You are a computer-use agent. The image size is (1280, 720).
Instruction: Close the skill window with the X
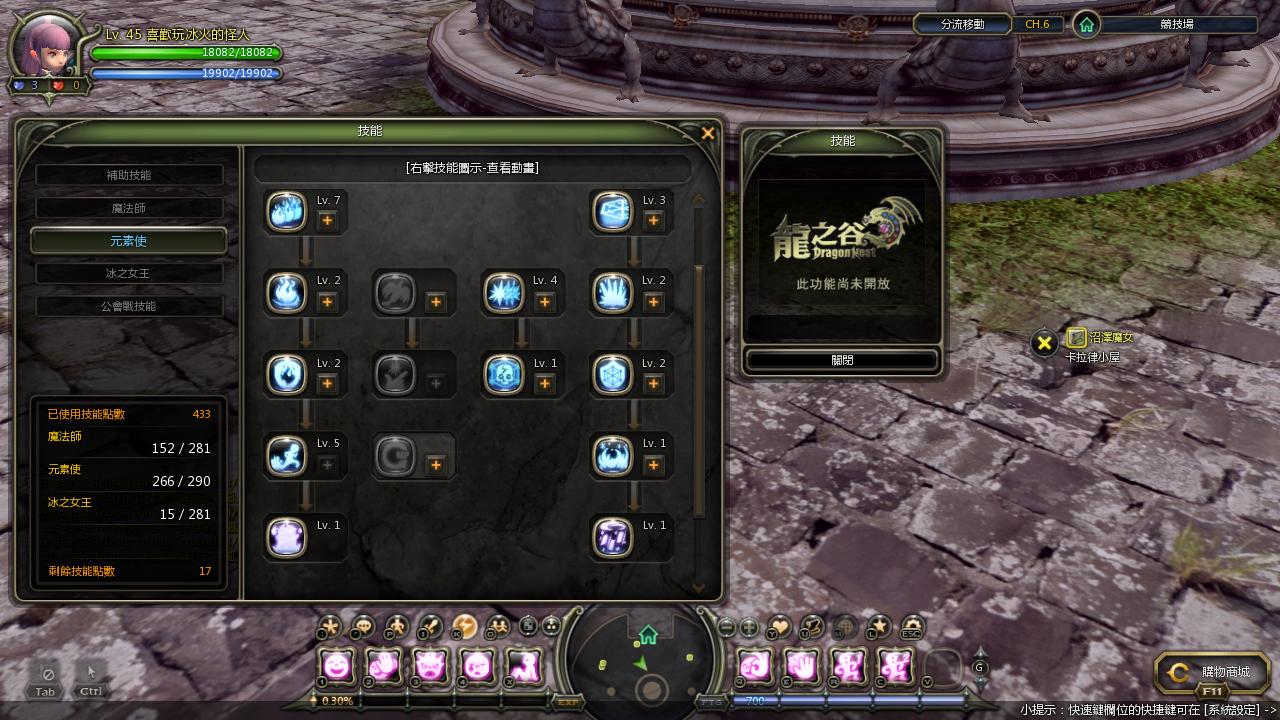pos(708,133)
